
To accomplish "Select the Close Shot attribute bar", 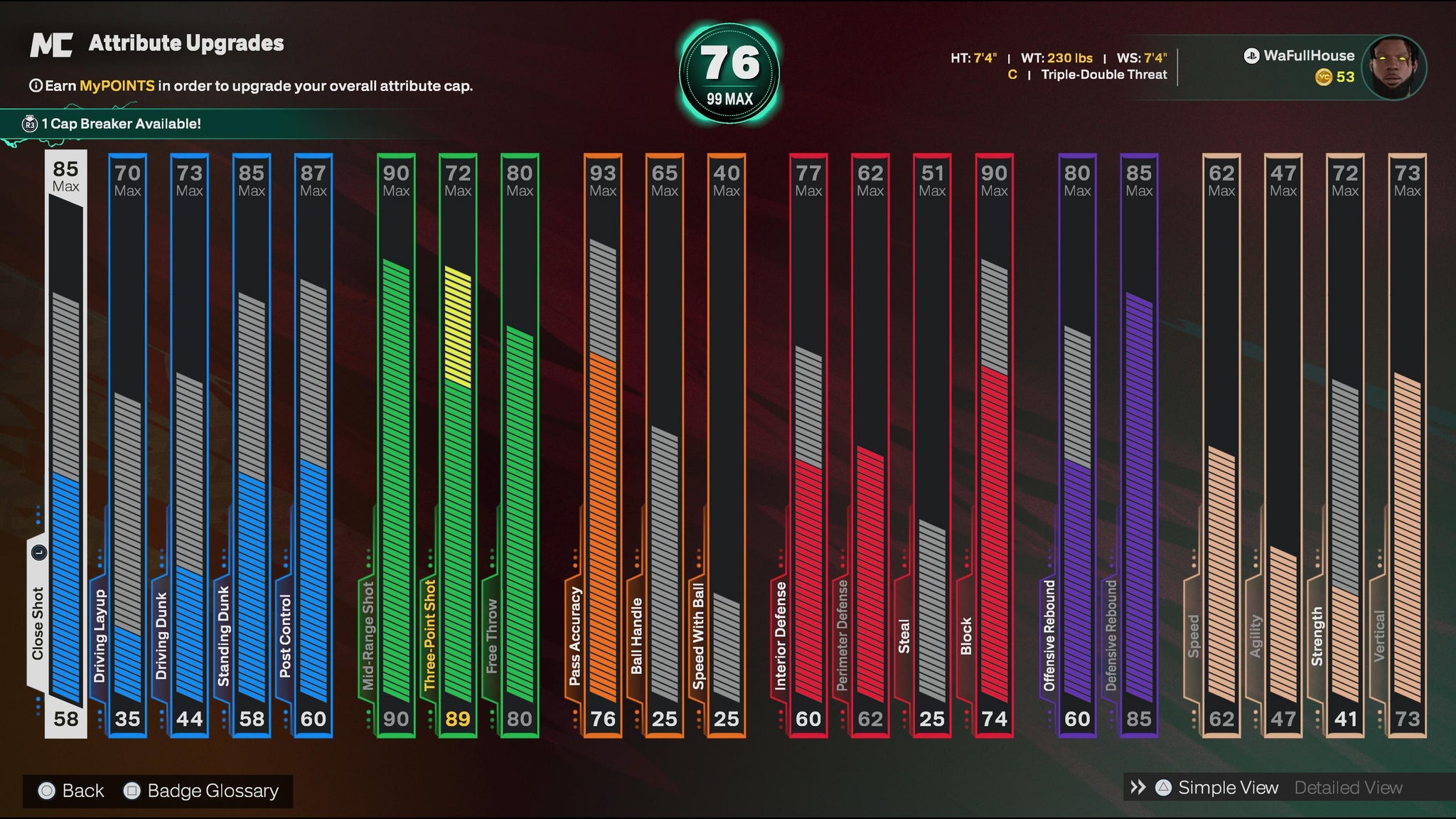I will click(x=66, y=444).
